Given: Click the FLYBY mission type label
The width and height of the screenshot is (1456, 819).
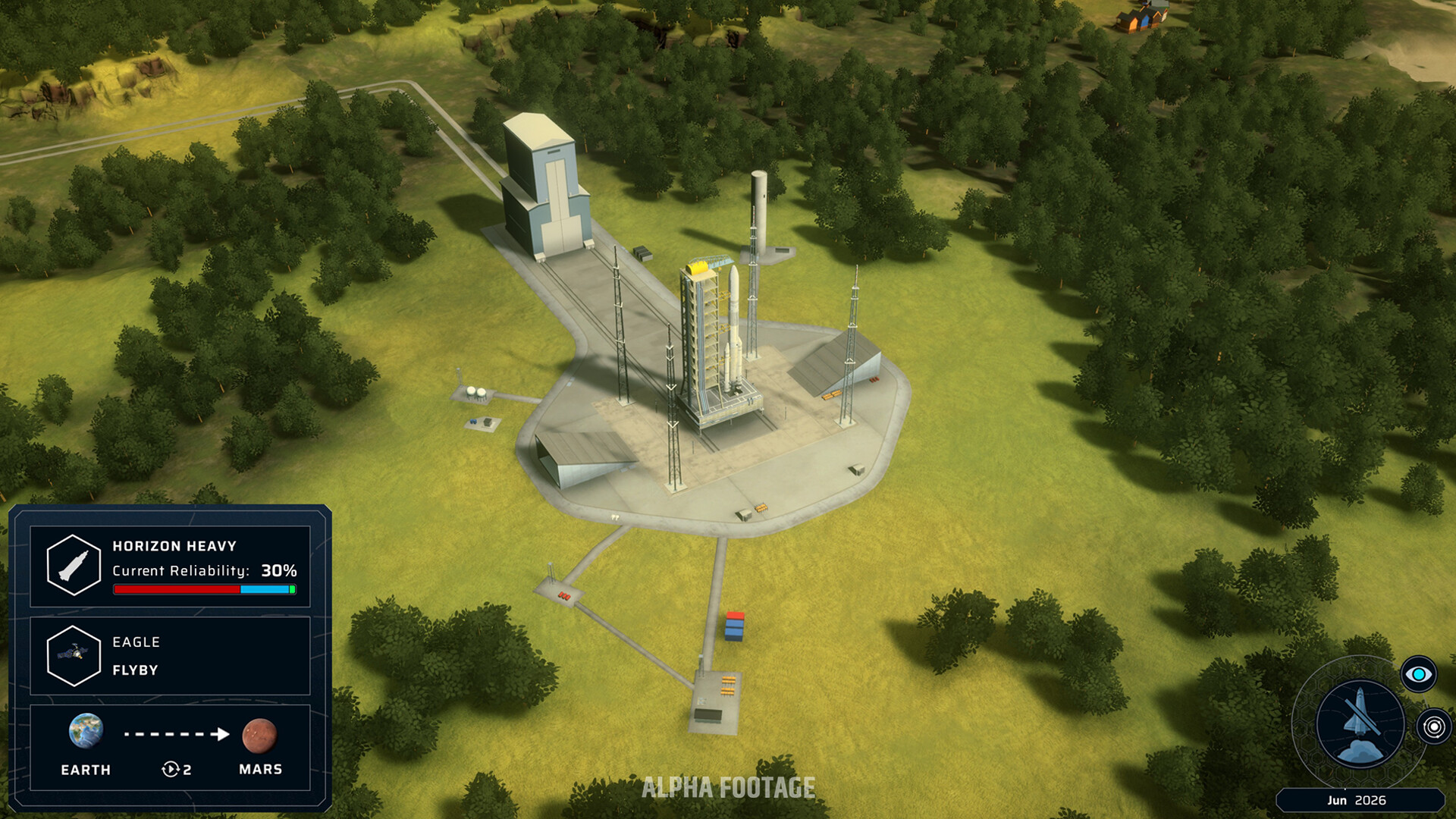Looking at the screenshot, I should (135, 670).
